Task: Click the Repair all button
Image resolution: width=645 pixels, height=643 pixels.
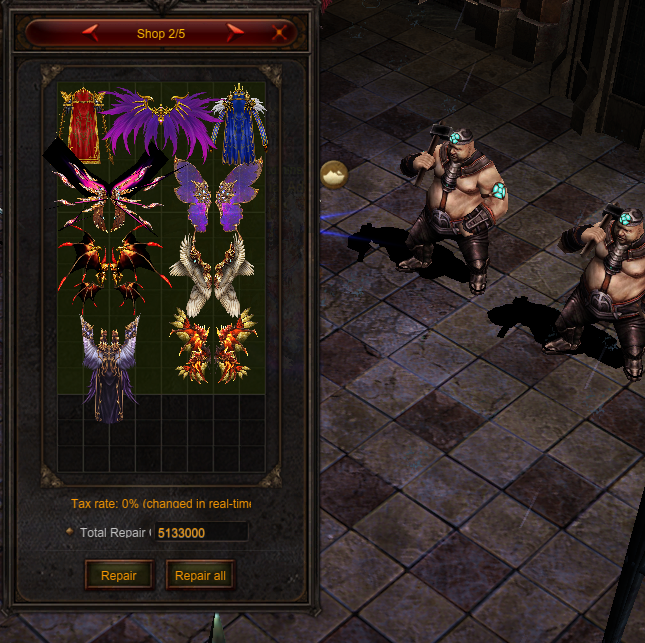Action: click(x=200, y=575)
